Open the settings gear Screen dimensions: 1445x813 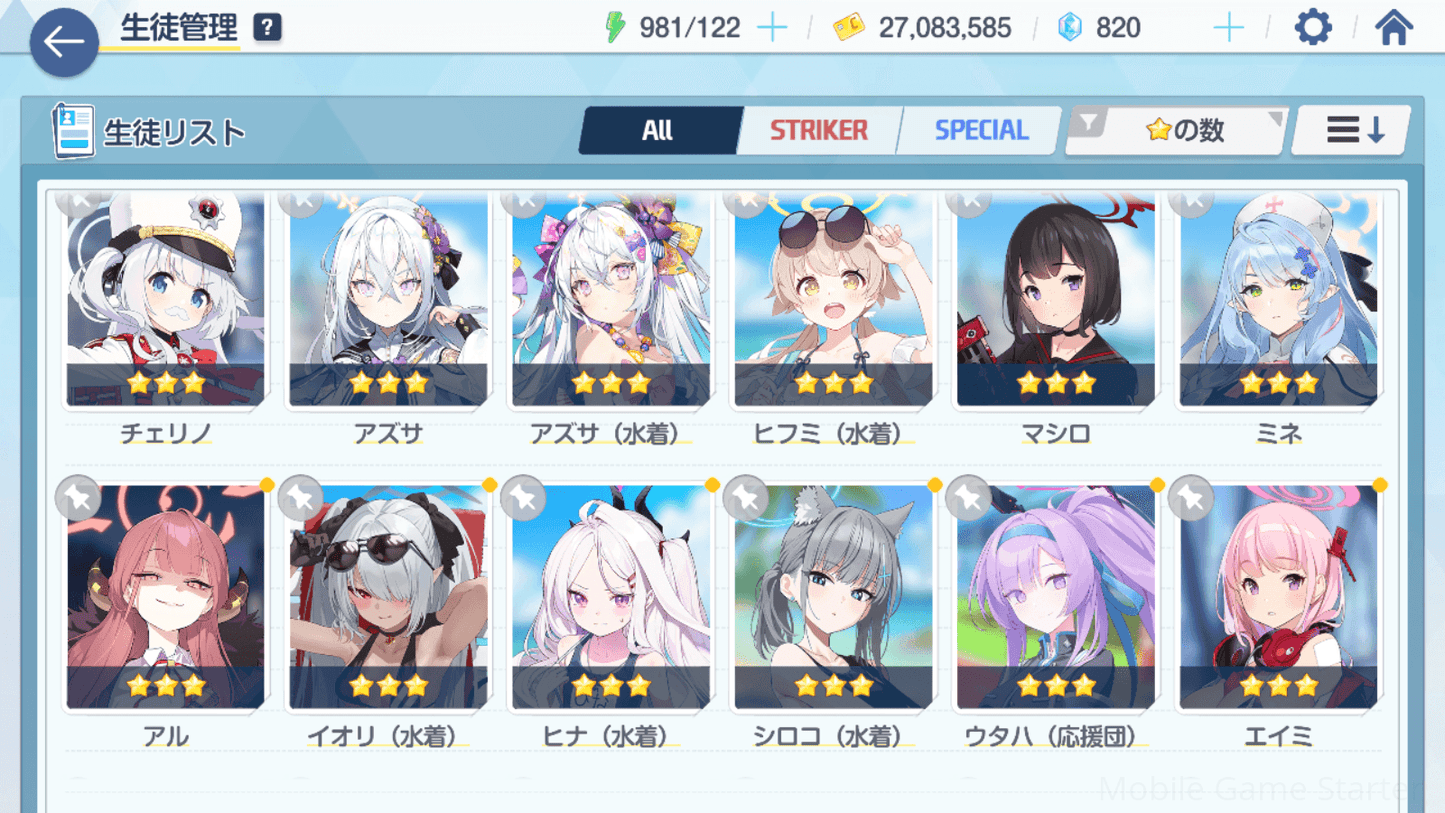point(1312,28)
